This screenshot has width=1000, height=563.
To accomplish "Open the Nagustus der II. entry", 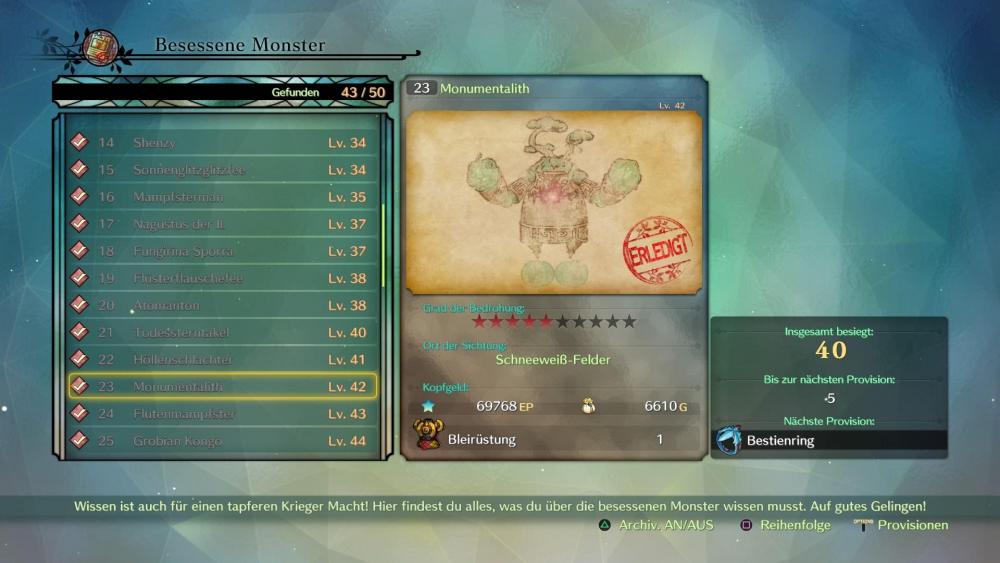I will tap(222, 224).
